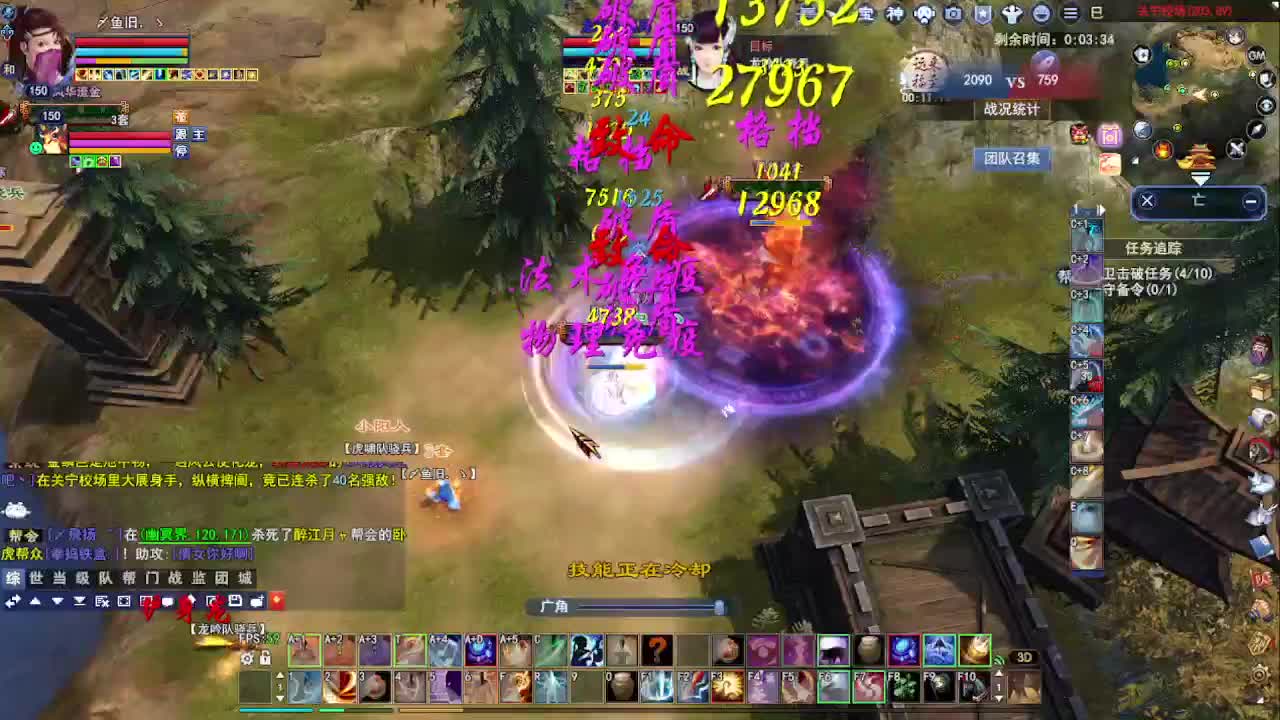Screen dimensions: 1280x720
Task: Click the question mark item slot in the hotbar
Action: [657, 650]
